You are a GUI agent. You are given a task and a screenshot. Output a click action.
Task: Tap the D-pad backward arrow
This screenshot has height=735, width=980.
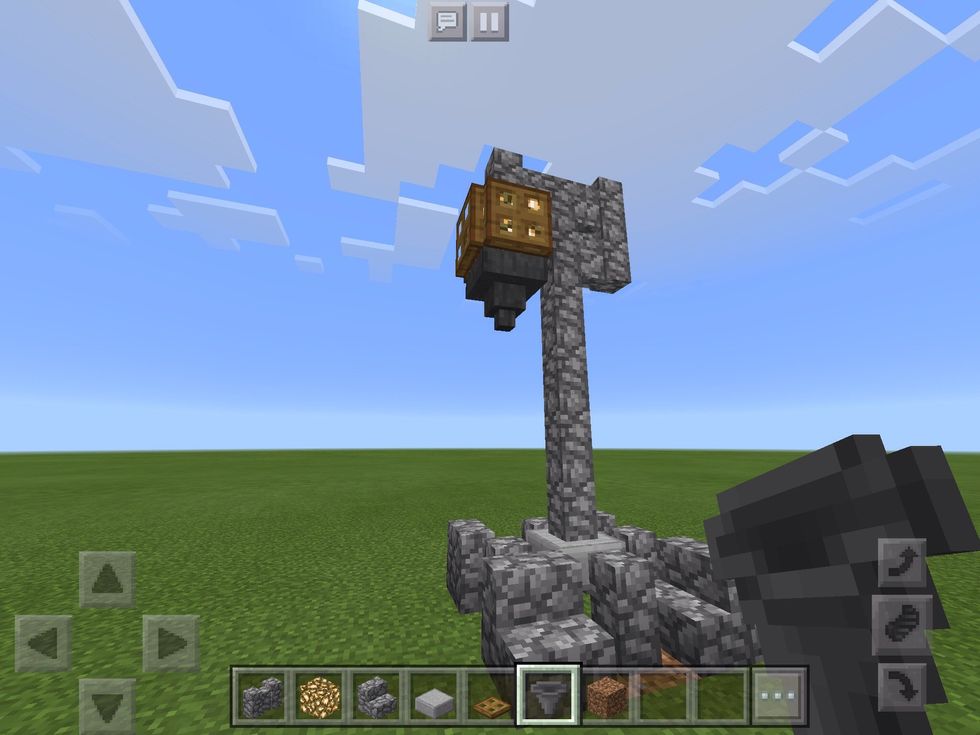tap(106, 704)
